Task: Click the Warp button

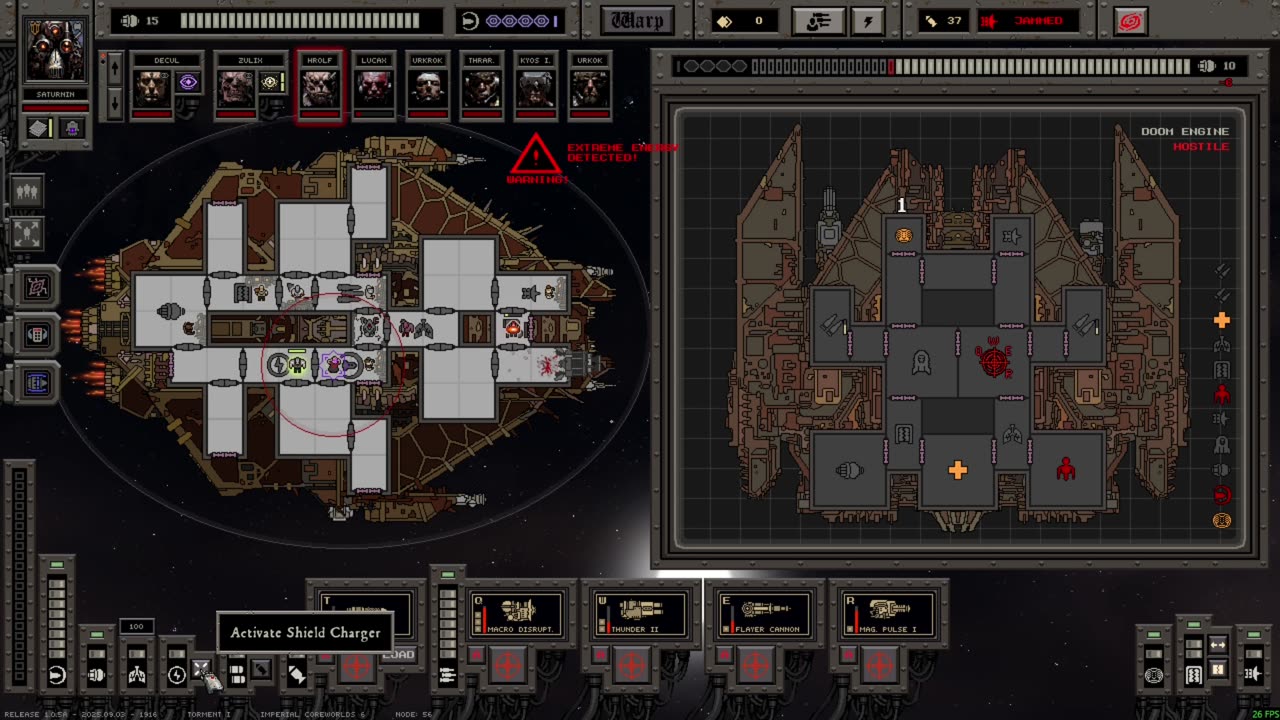Action: click(637, 21)
